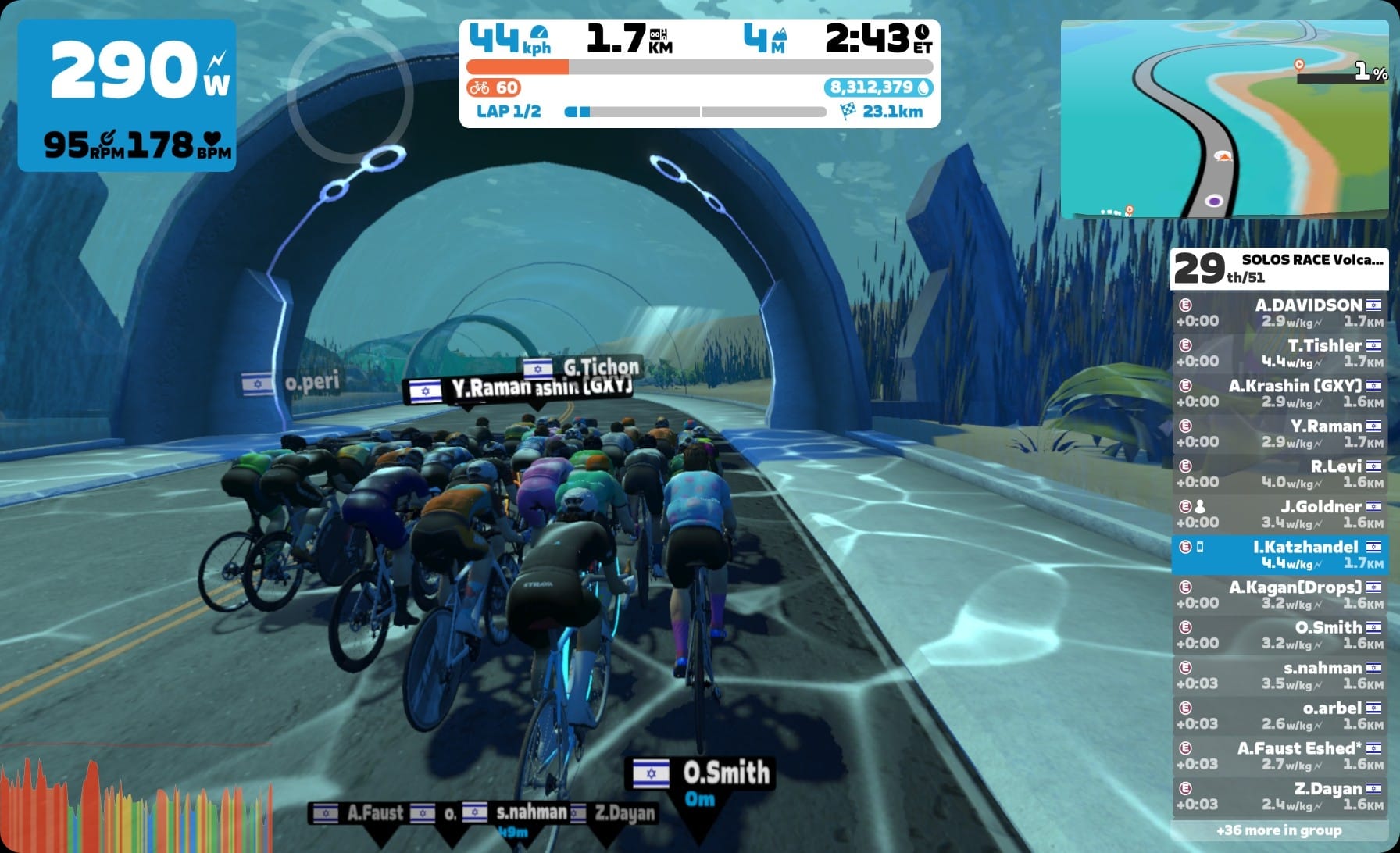Image resolution: width=1400 pixels, height=853 pixels.
Task: Pick o.arbel in the rider list
Action: [1279, 716]
